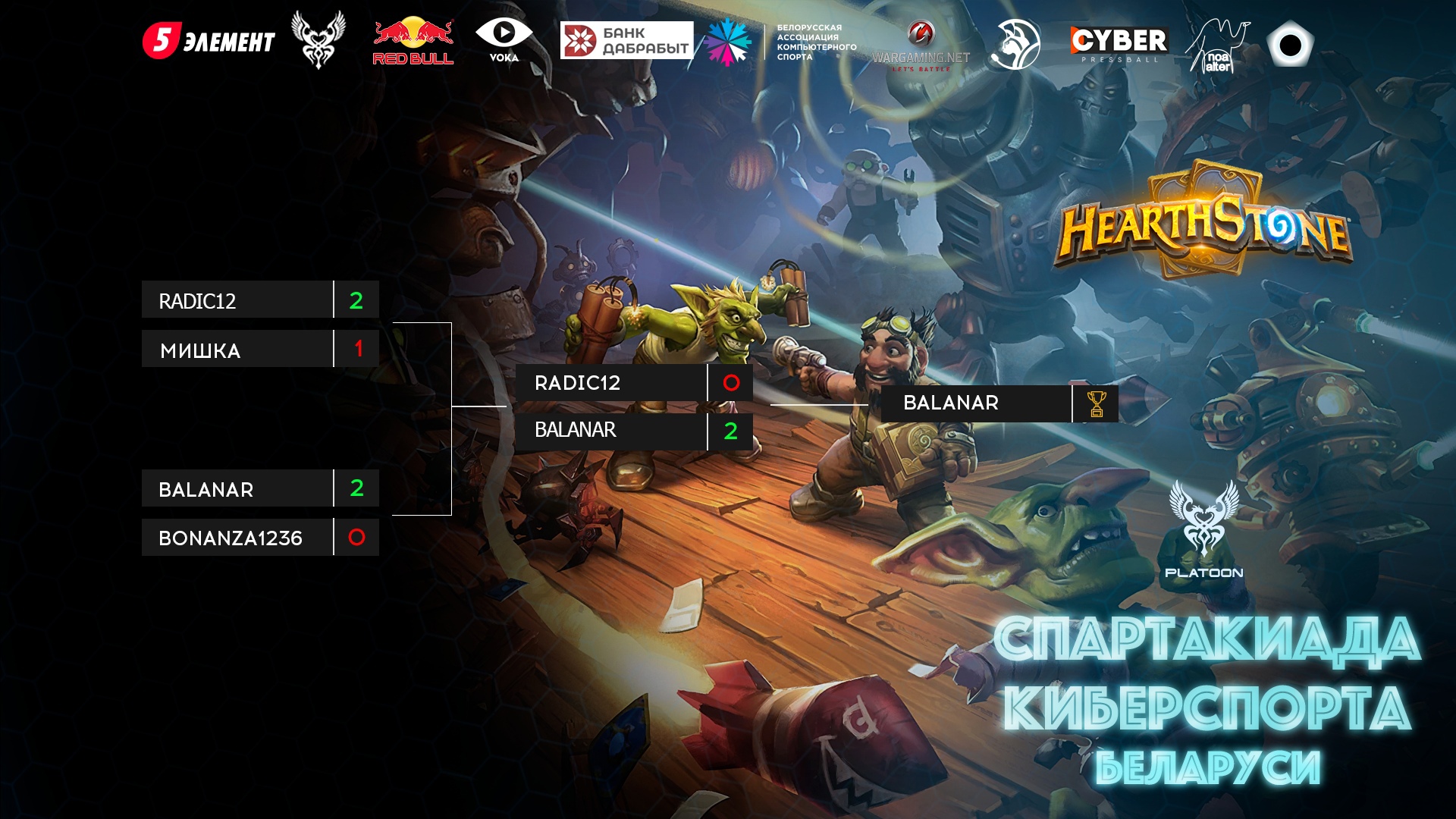This screenshot has width=1456, height=819.
Task: Open the Red Bull sponsor logo
Action: click(413, 41)
